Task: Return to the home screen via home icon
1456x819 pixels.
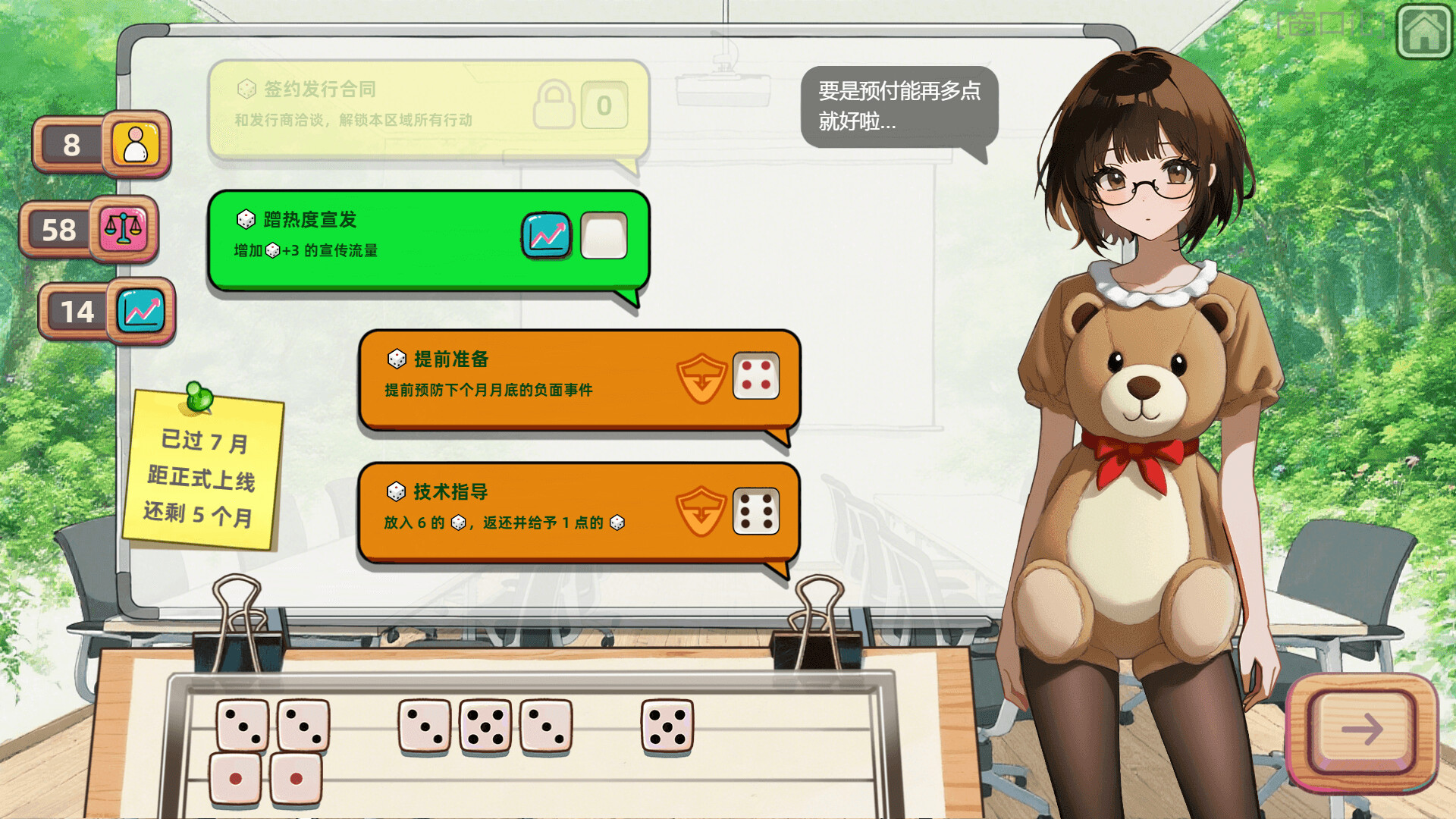Action: pyautogui.click(x=1423, y=32)
